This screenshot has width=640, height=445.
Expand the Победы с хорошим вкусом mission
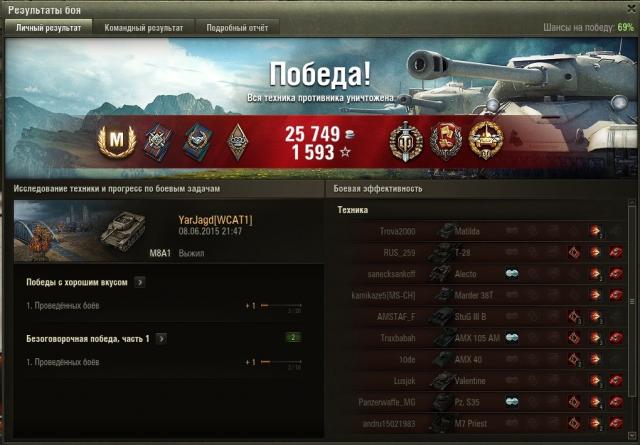(x=139, y=283)
